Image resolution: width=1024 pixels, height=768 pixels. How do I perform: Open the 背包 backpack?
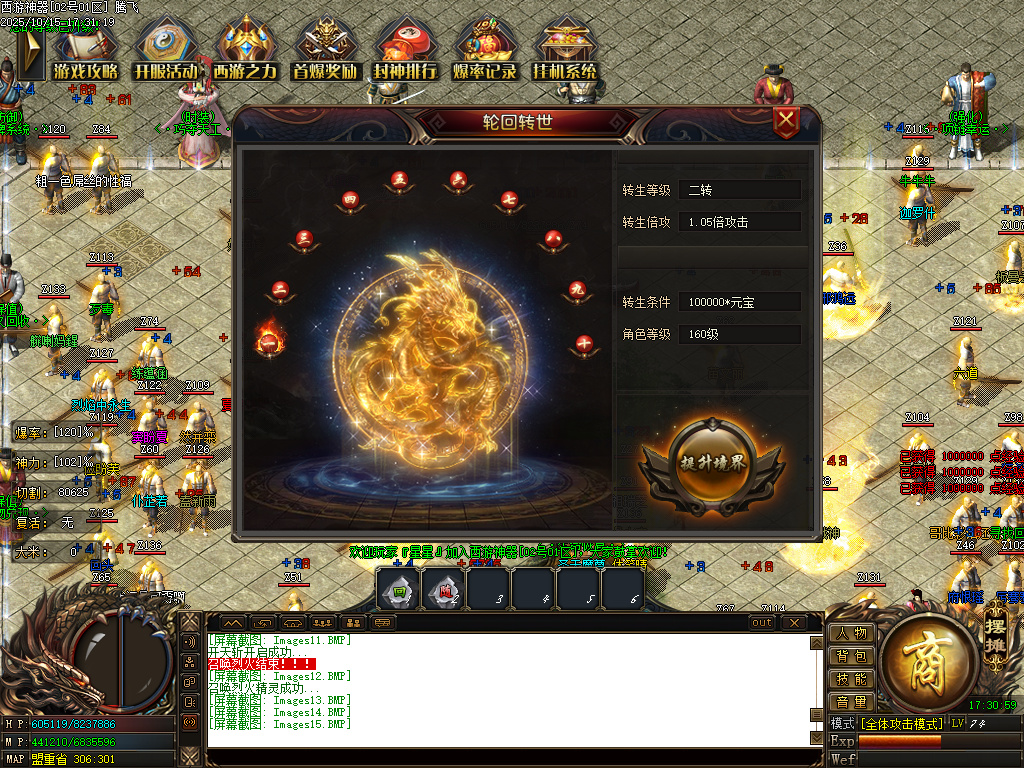tap(852, 656)
